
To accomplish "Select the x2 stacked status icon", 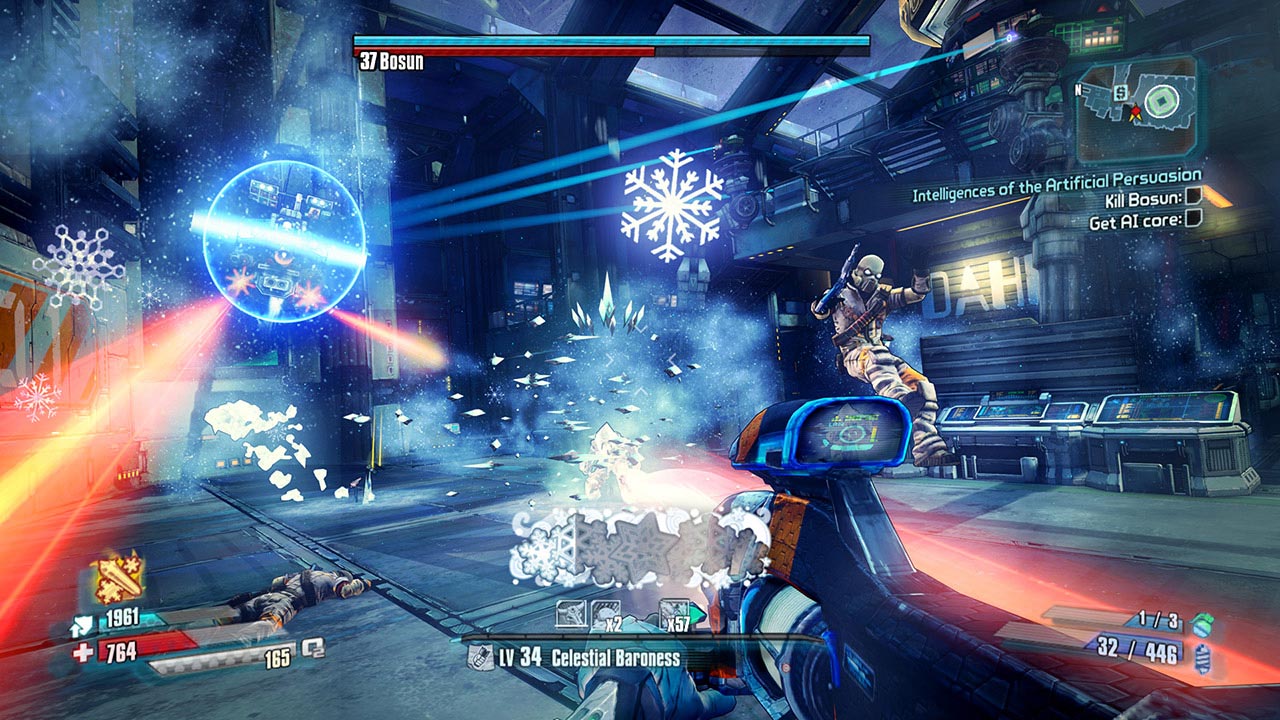I will [x=607, y=614].
